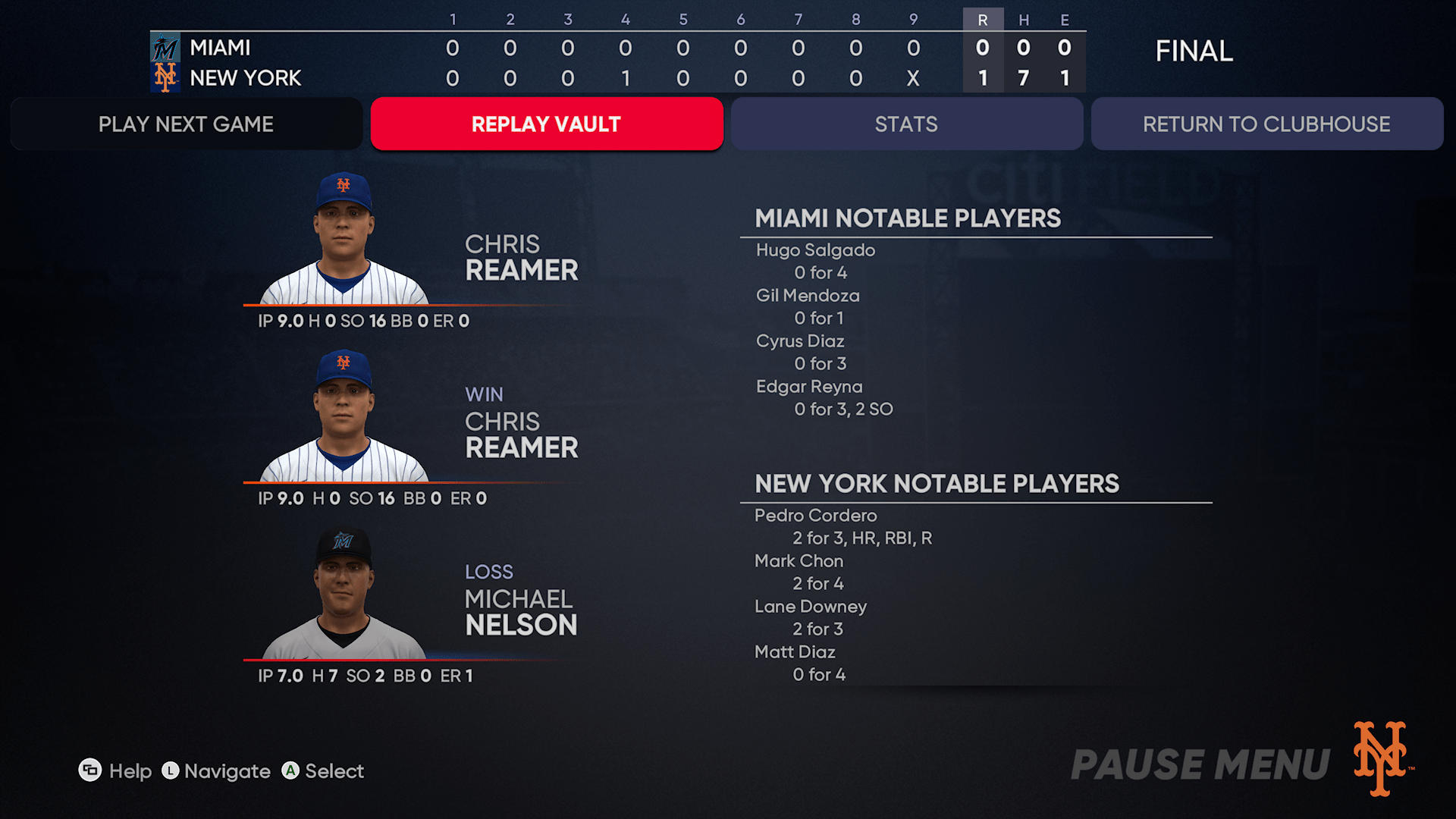Switch to the Stats tab
The width and height of the screenshot is (1456, 819).
pos(907,124)
